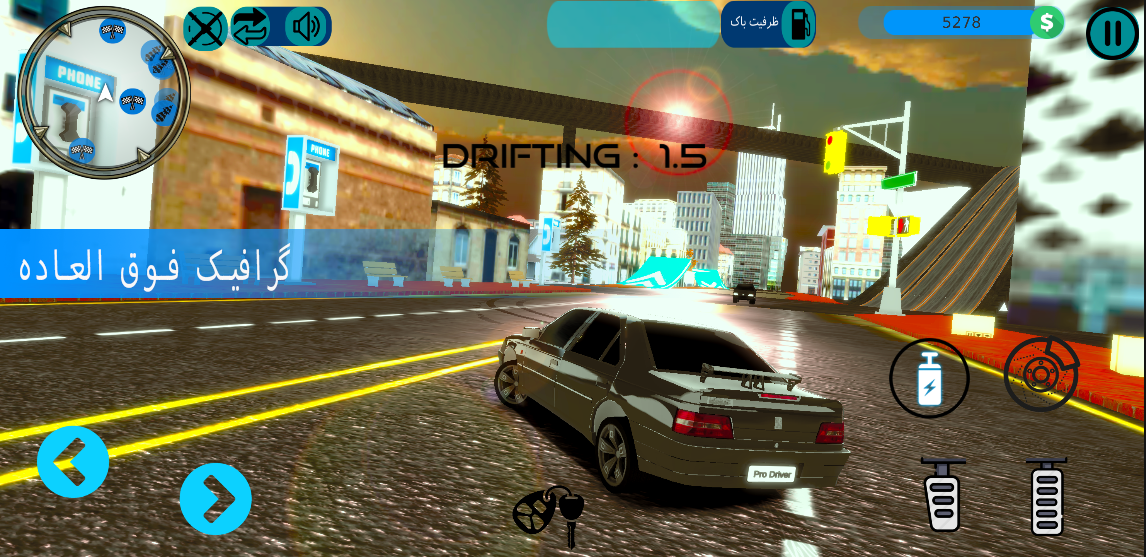Steer left with the left arrow button
Image resolution: width=1146 pixels, height=557 pixels.
73,462
